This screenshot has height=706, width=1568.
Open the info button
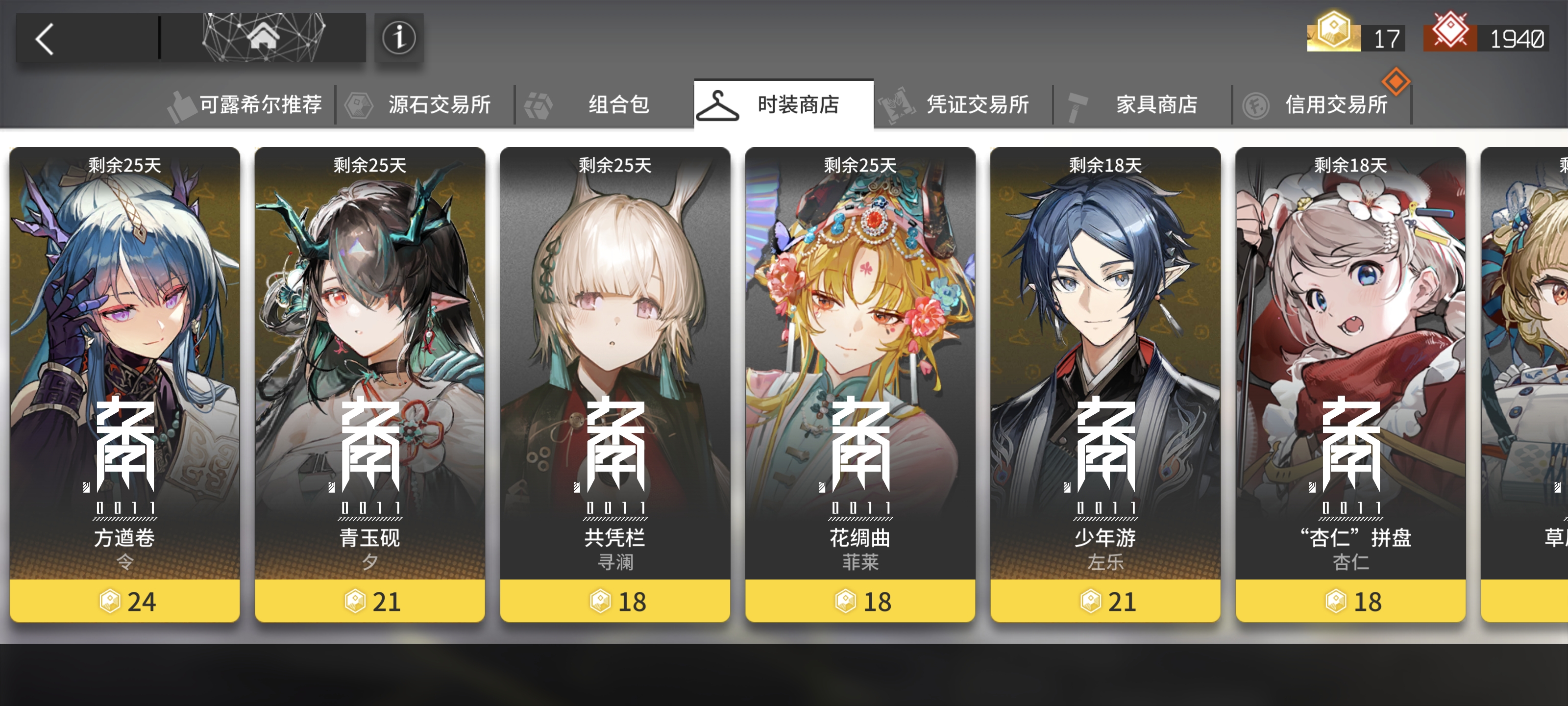coord(399,38)
